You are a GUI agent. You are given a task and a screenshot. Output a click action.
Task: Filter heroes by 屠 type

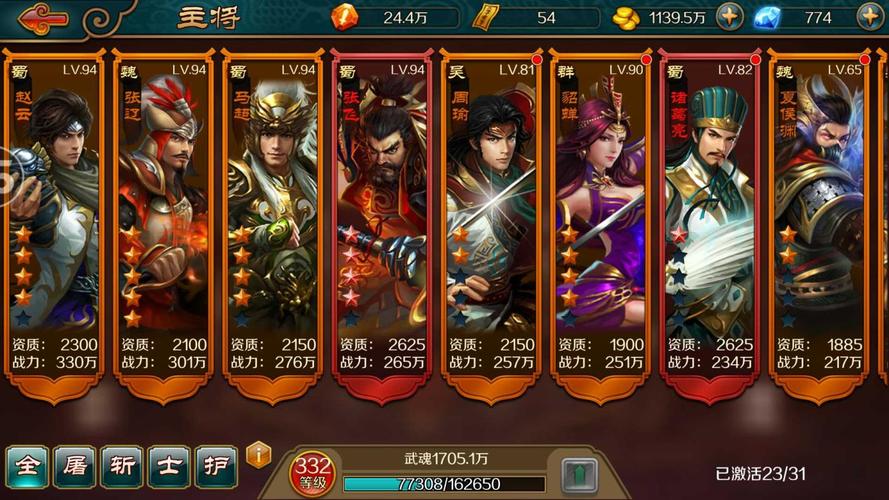[x=74, y=466]
